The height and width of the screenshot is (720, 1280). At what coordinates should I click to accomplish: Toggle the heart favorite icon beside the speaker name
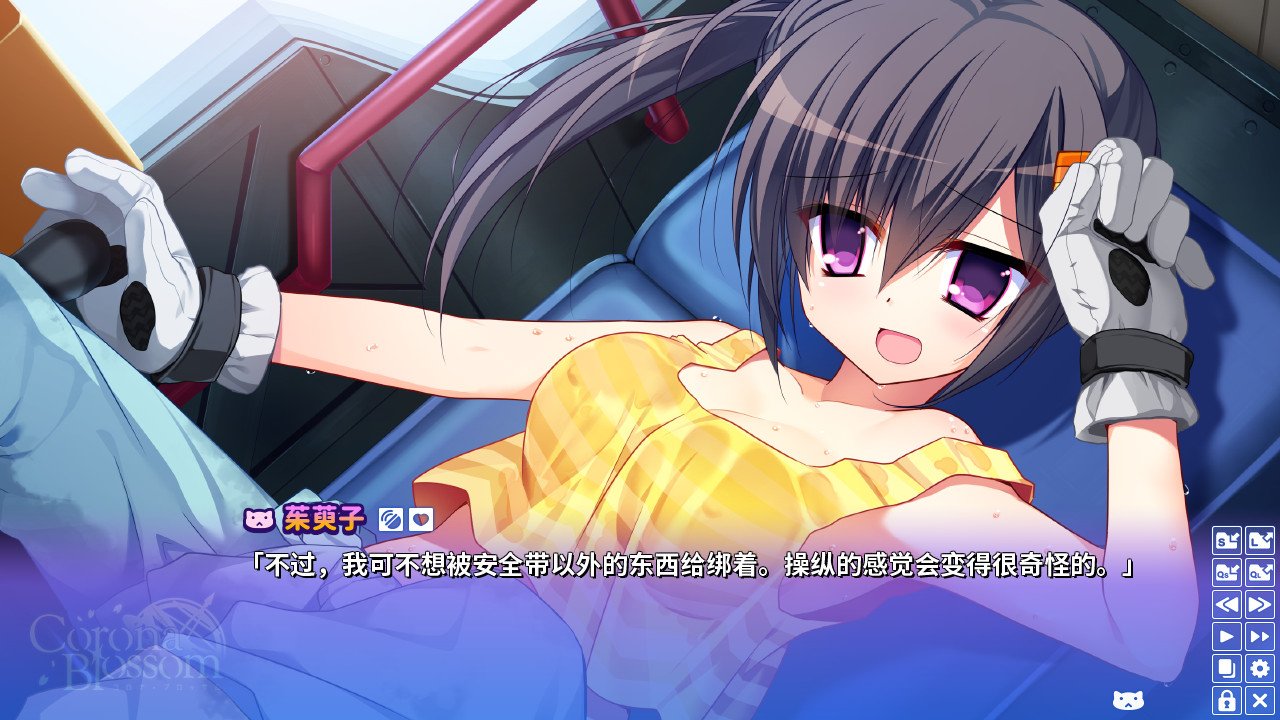[x=423, y=519]
